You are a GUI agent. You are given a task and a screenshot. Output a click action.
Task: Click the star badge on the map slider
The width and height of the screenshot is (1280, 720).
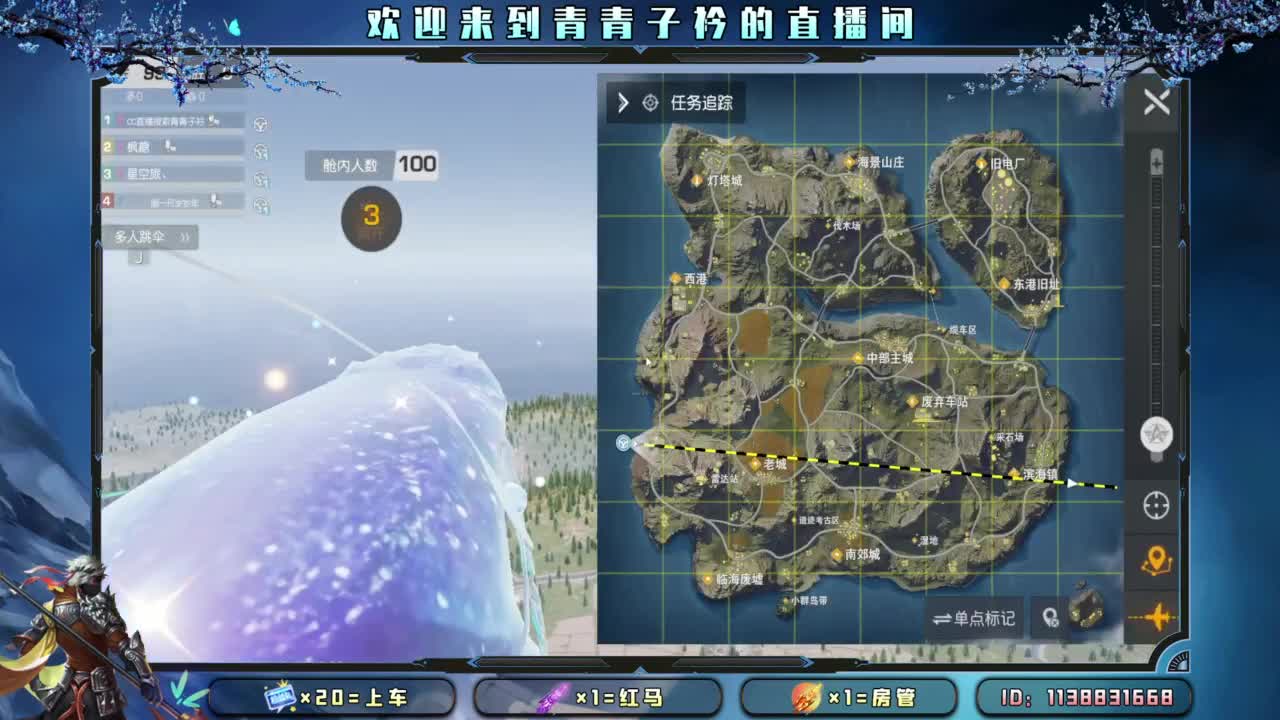[x=1155, y=435]
